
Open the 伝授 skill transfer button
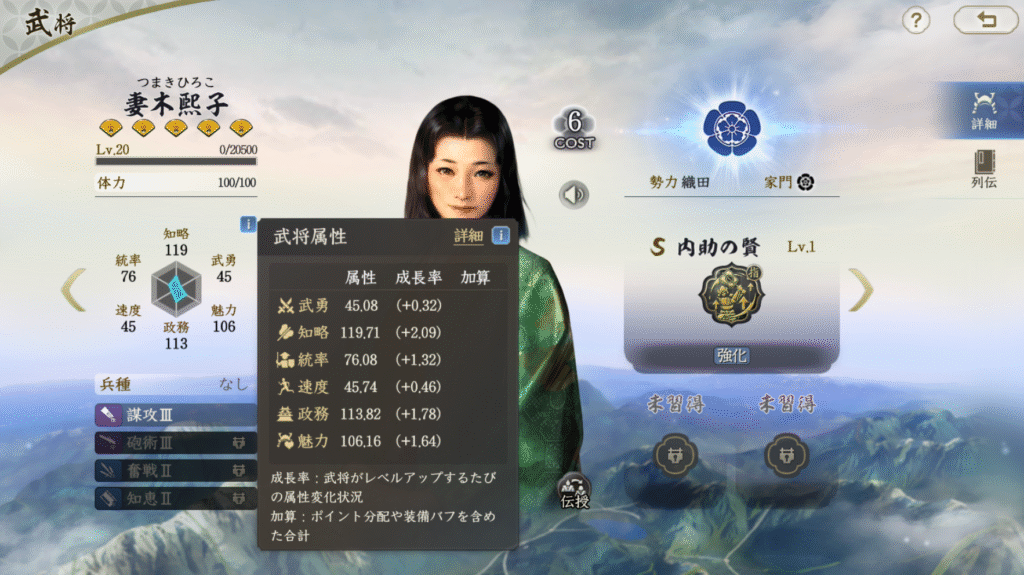574,491
